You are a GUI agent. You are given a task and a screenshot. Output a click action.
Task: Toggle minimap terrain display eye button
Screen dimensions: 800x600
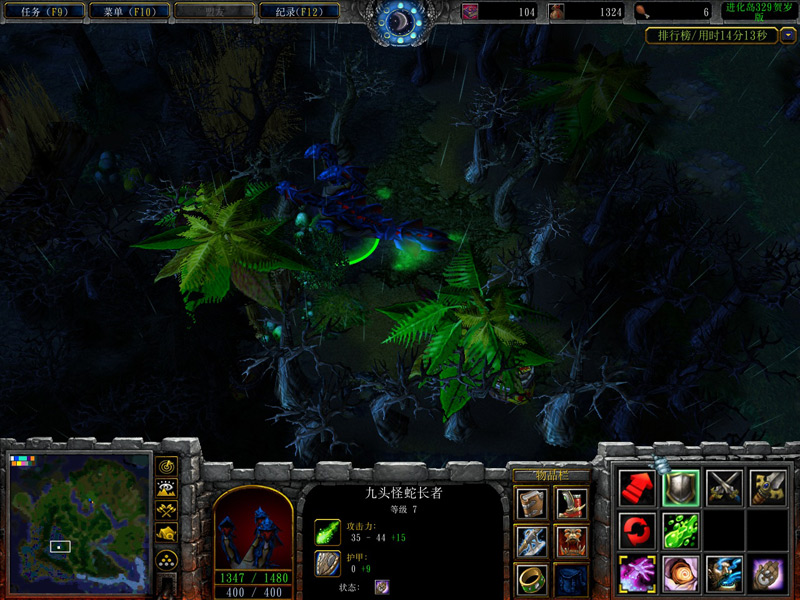tap(167, 489)
